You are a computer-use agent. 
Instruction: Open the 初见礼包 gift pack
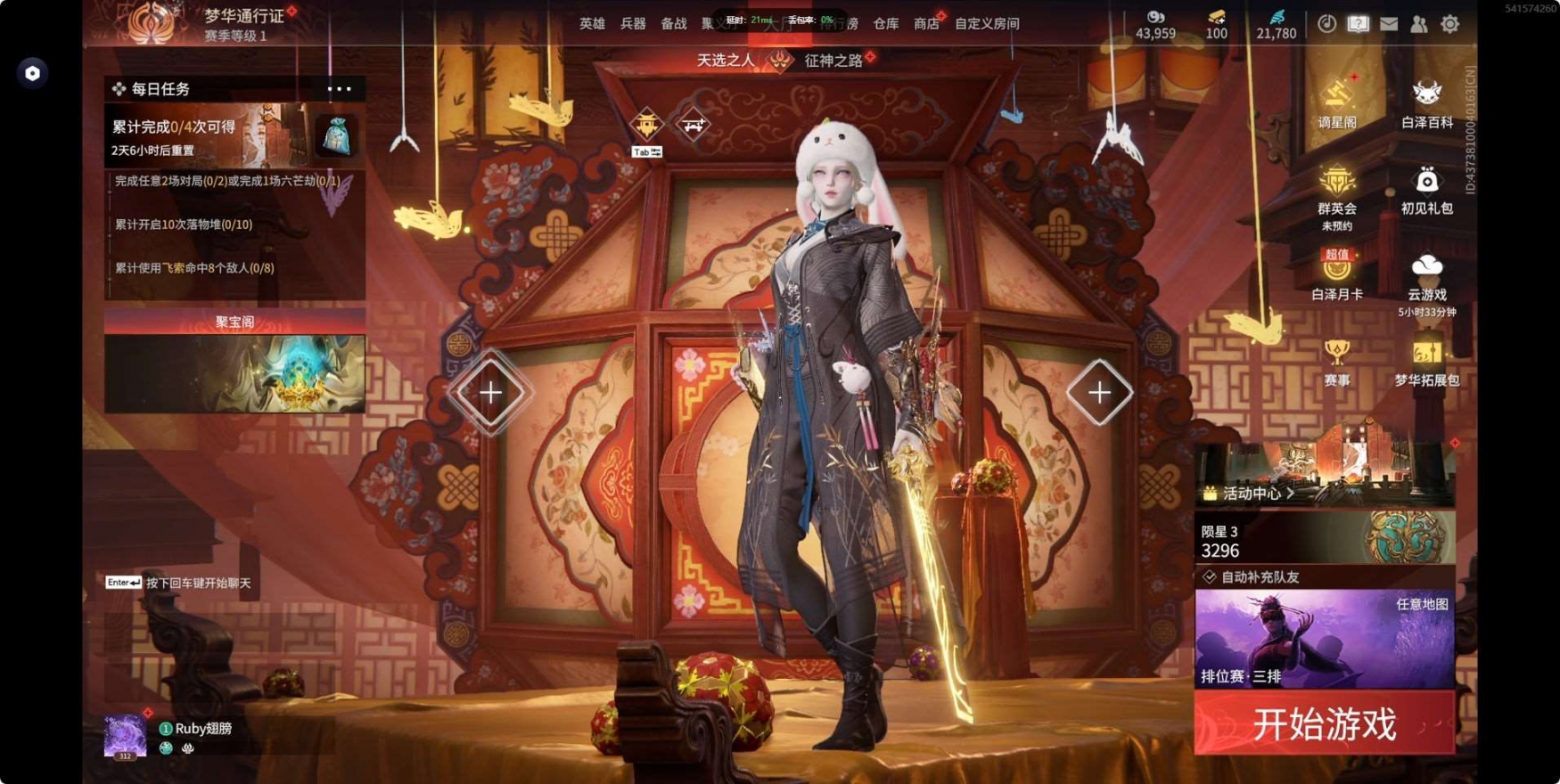tap(1426, 187)
